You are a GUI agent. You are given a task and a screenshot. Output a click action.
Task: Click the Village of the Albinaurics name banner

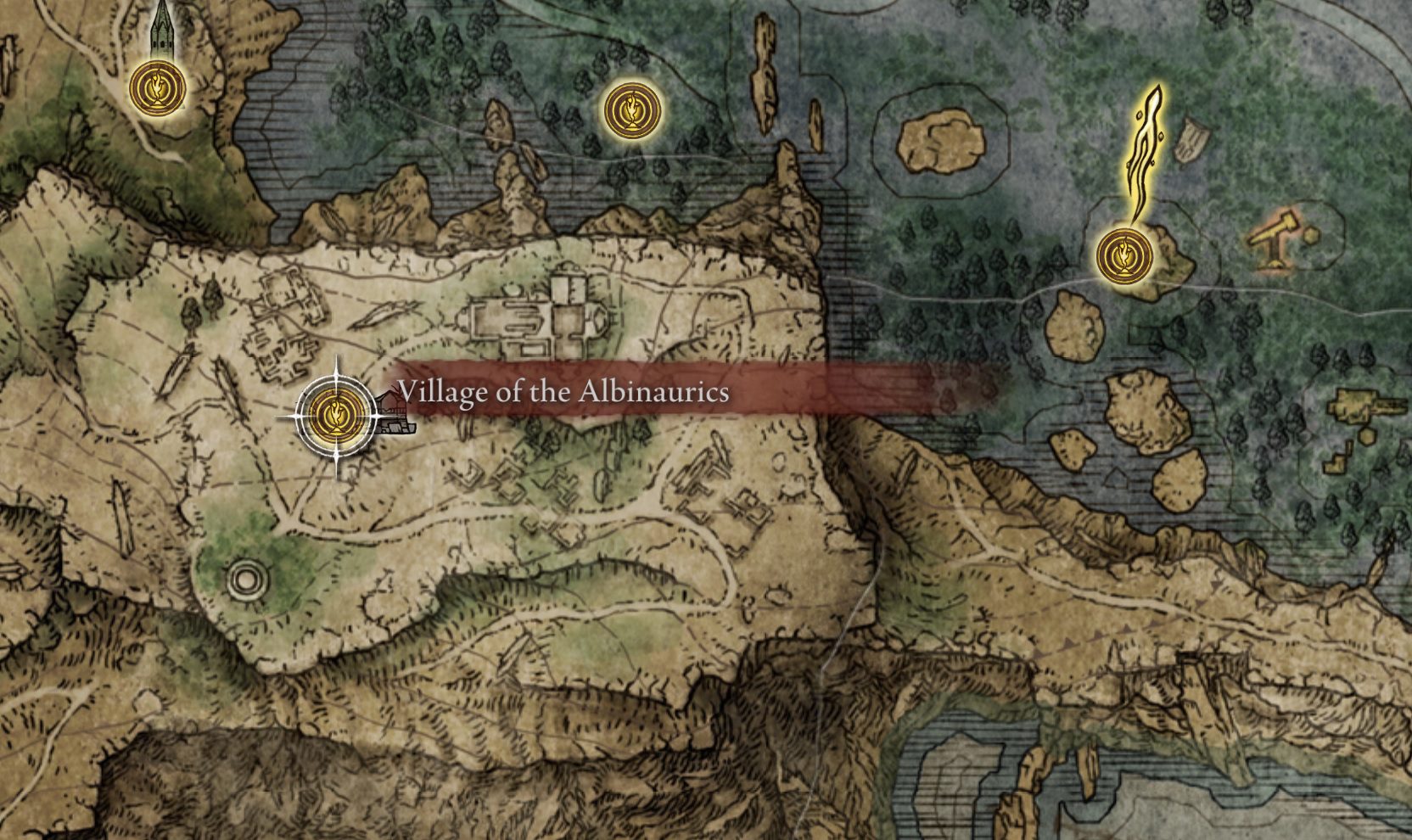click(564, 390)
